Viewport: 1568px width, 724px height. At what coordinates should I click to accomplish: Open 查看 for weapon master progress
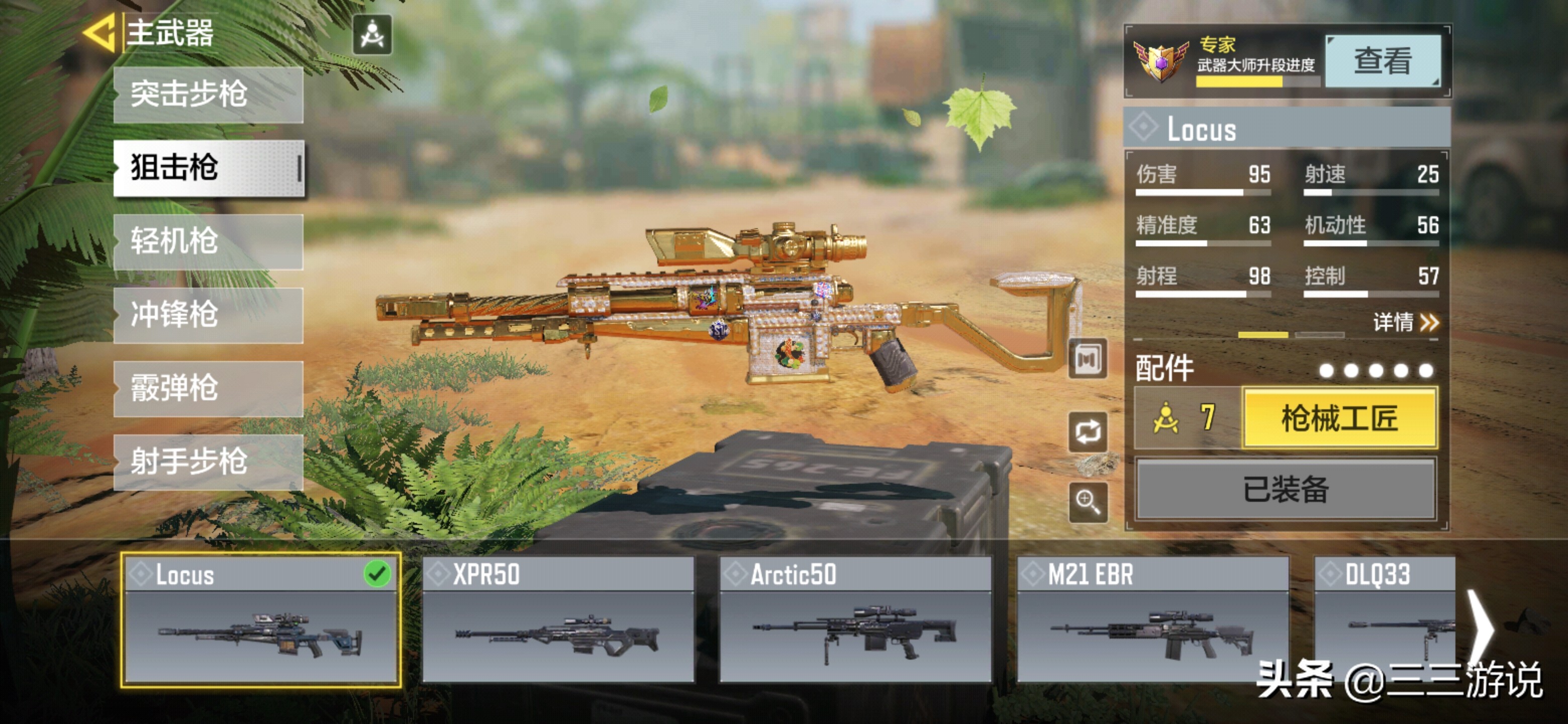[x=1382, y=61]
